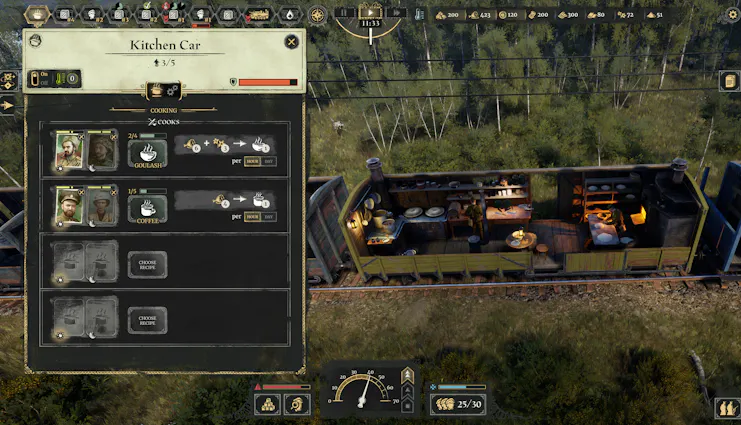Click the cargo pile icon button
Viewport: 741px width, 425px height.
coord(268,405)
